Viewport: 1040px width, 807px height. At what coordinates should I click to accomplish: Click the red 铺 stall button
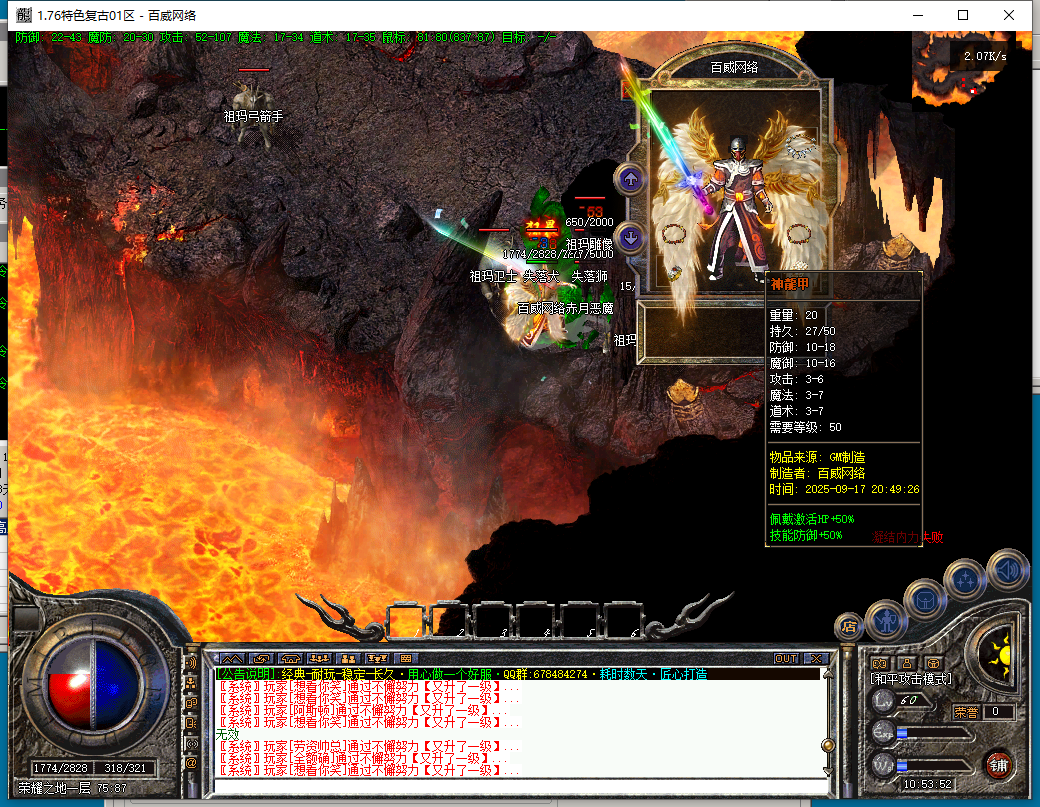[997, 765]
